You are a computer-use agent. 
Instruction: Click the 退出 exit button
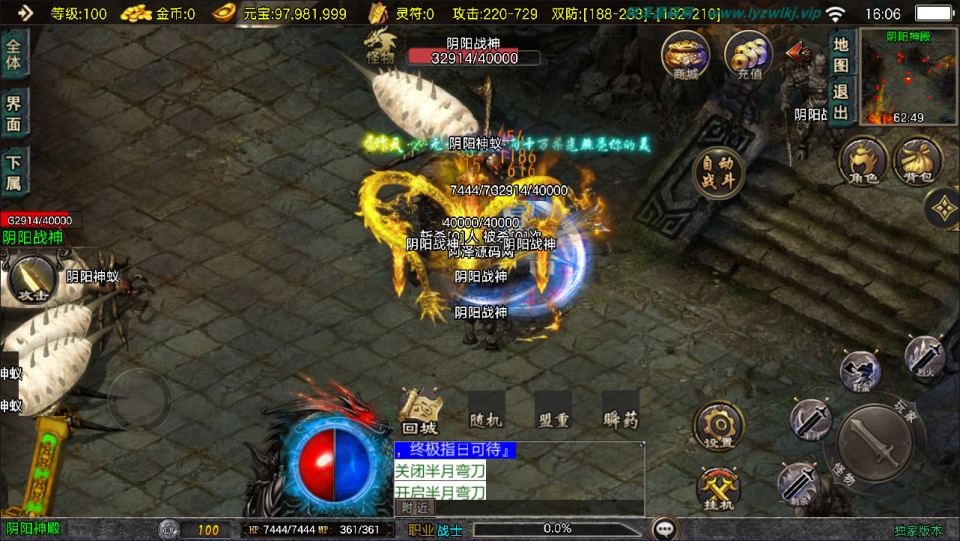click(x=841, y=101)
